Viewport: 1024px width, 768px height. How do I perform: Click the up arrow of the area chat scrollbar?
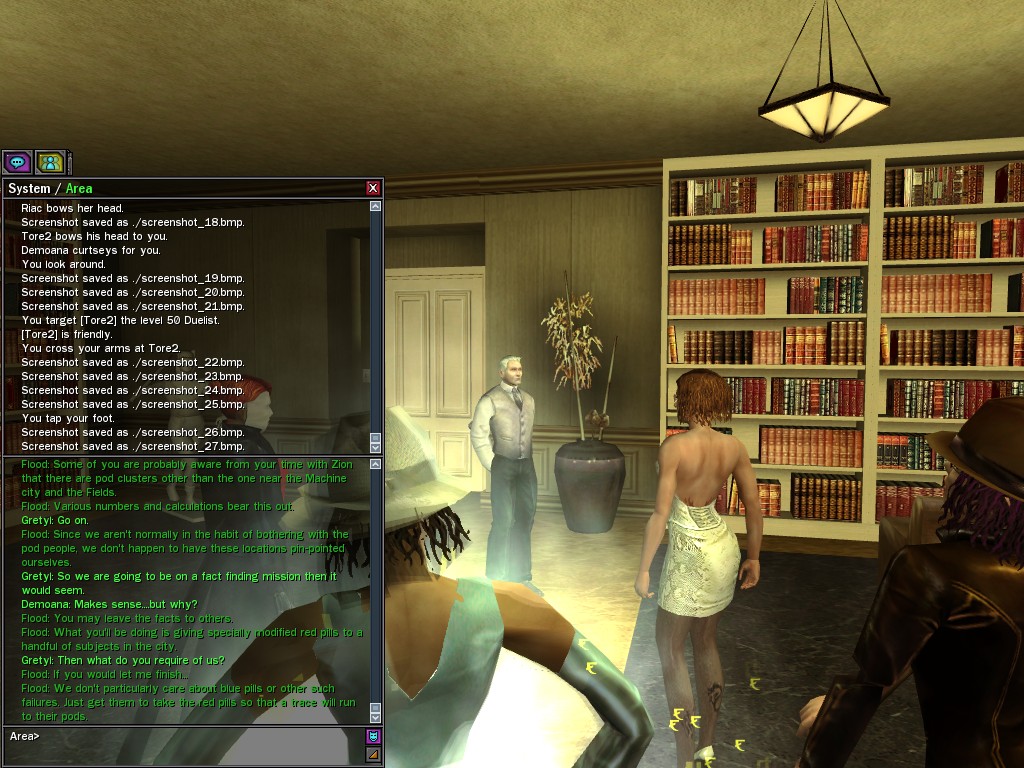376,464
